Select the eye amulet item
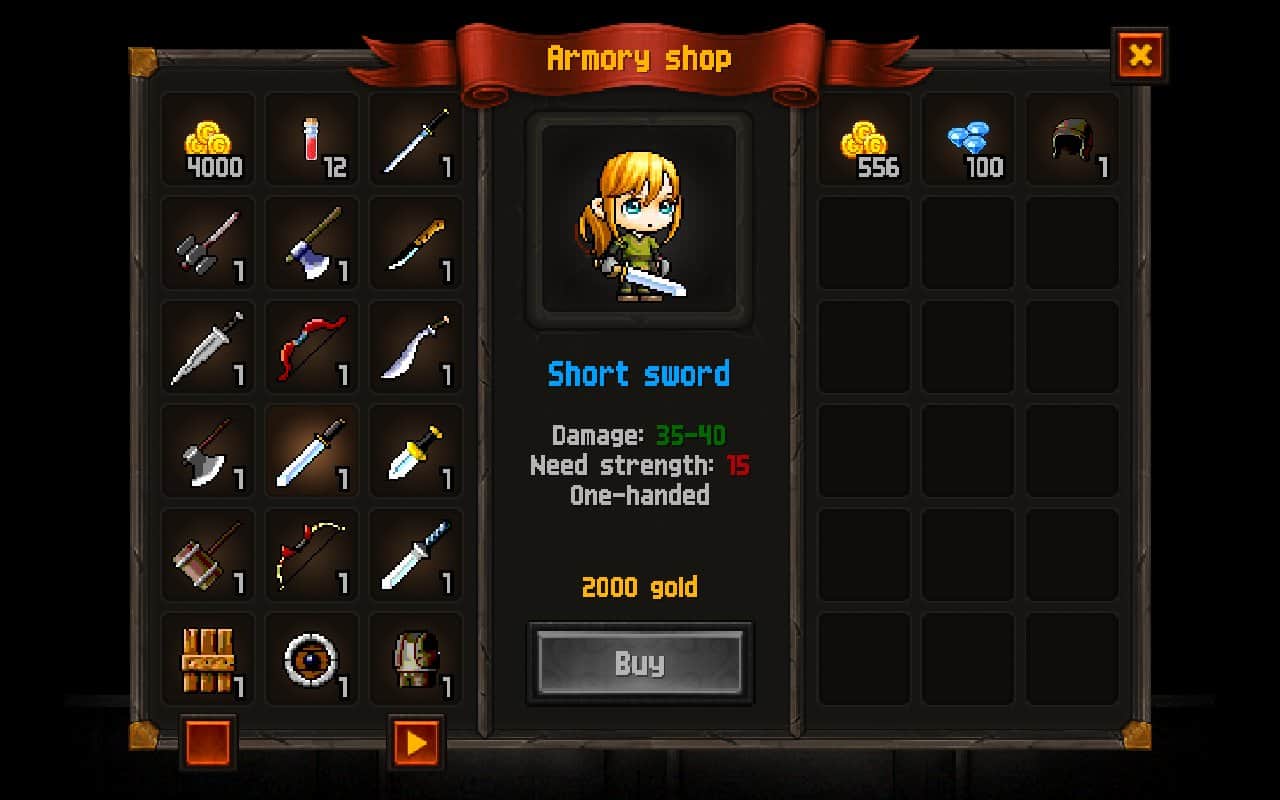1280x800 pixels. click(x=311, y=660)
